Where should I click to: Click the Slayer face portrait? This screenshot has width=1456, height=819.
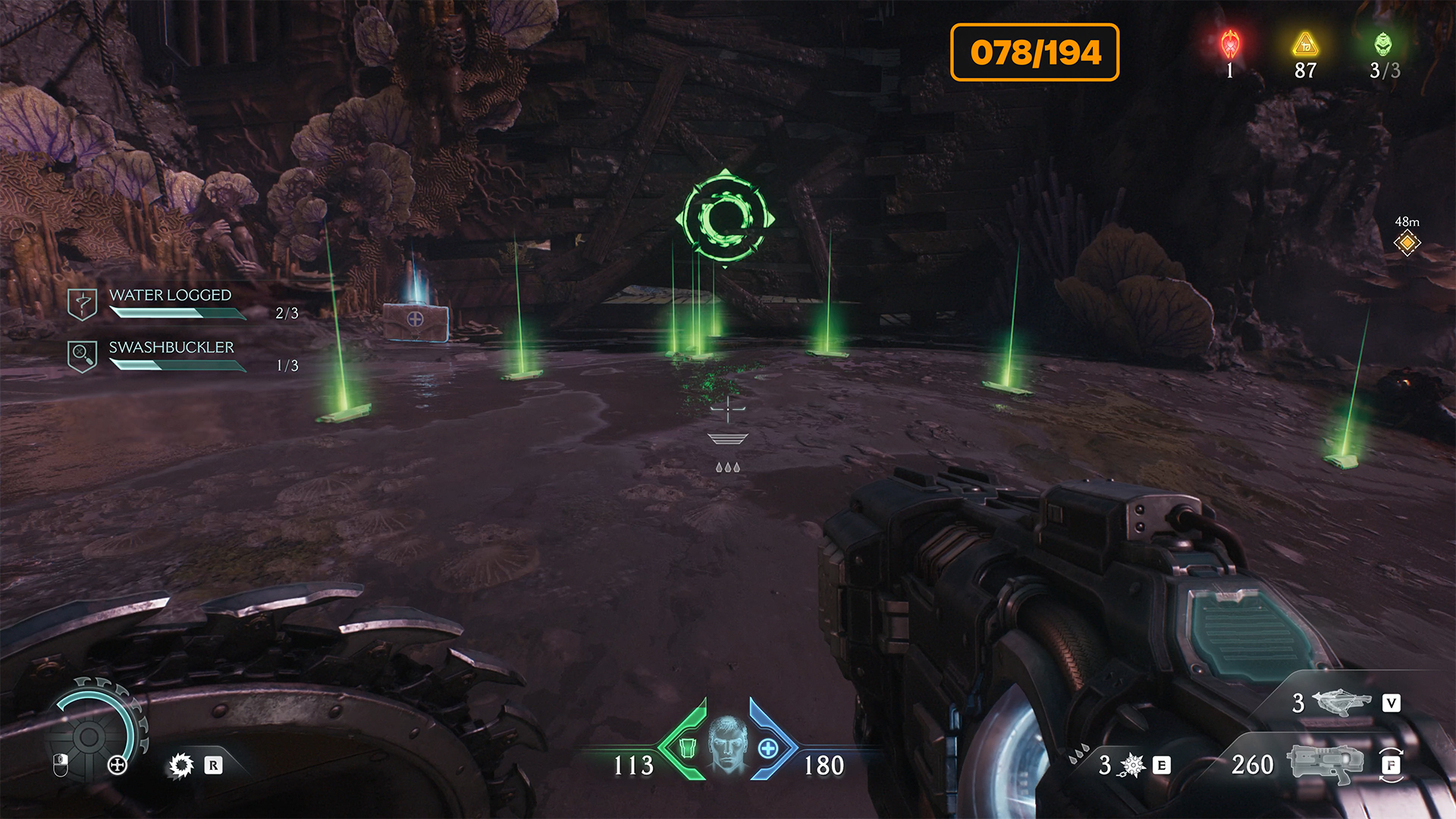727,743
